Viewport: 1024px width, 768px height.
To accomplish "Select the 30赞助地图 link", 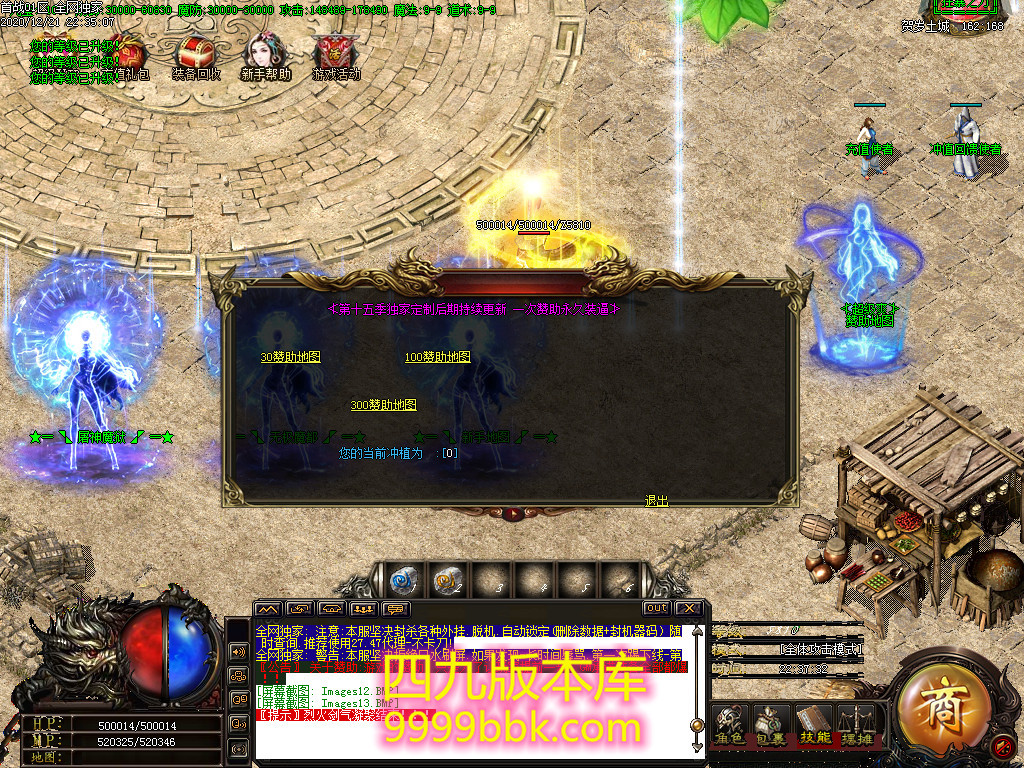I will click(290, 357).
